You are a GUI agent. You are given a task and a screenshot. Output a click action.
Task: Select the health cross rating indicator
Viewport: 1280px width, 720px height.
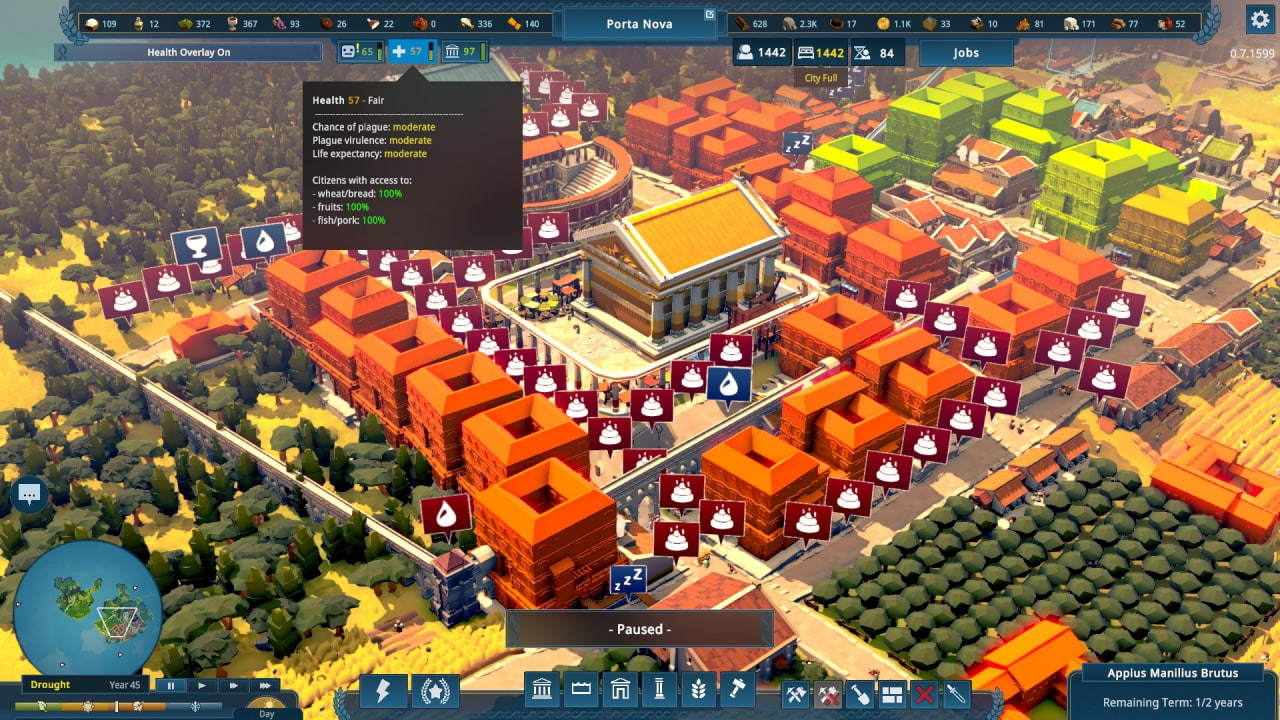point(412,52)
